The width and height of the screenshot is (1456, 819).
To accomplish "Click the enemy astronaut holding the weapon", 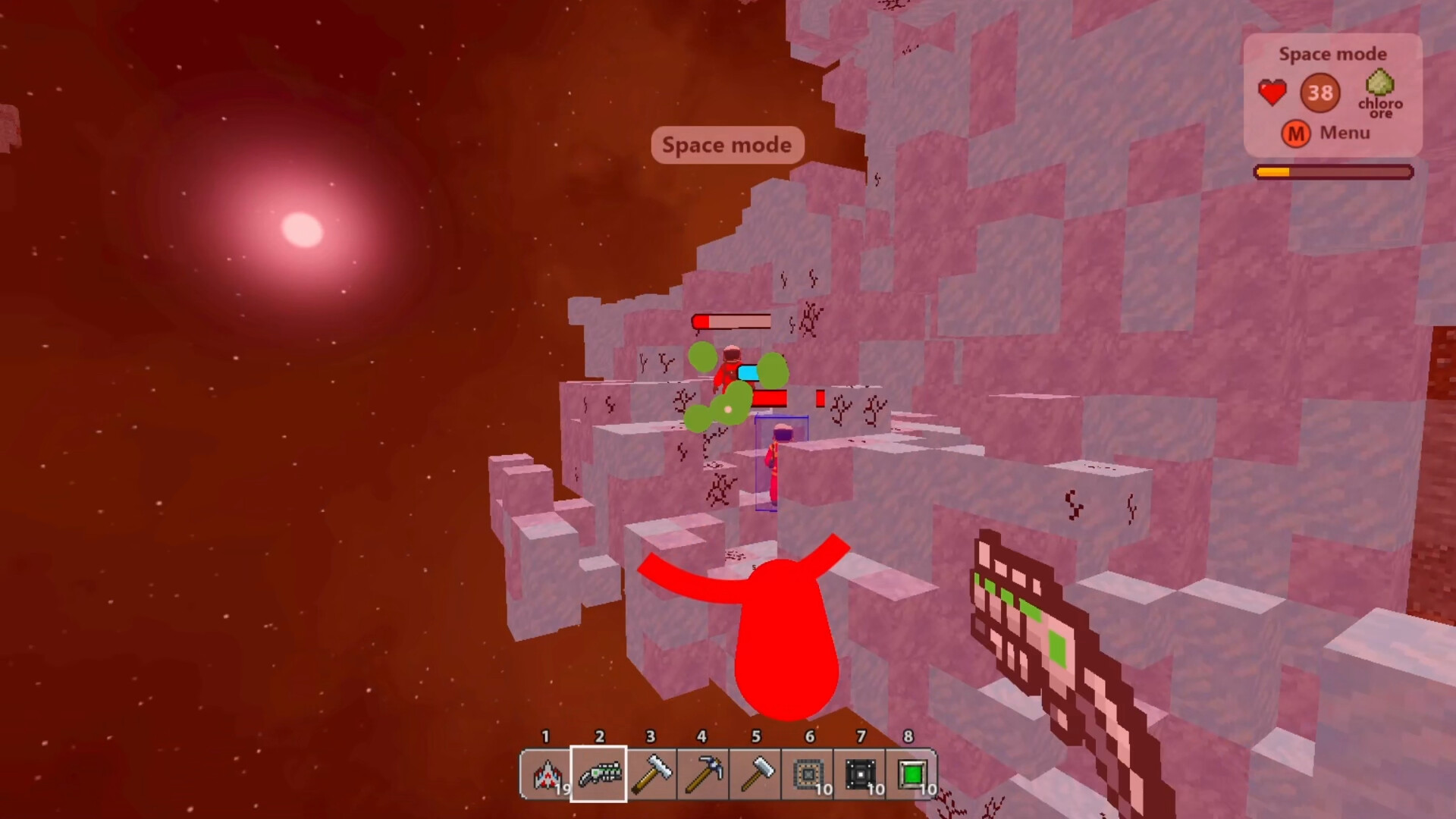I will pyautogui.click(x=730, y=372).
